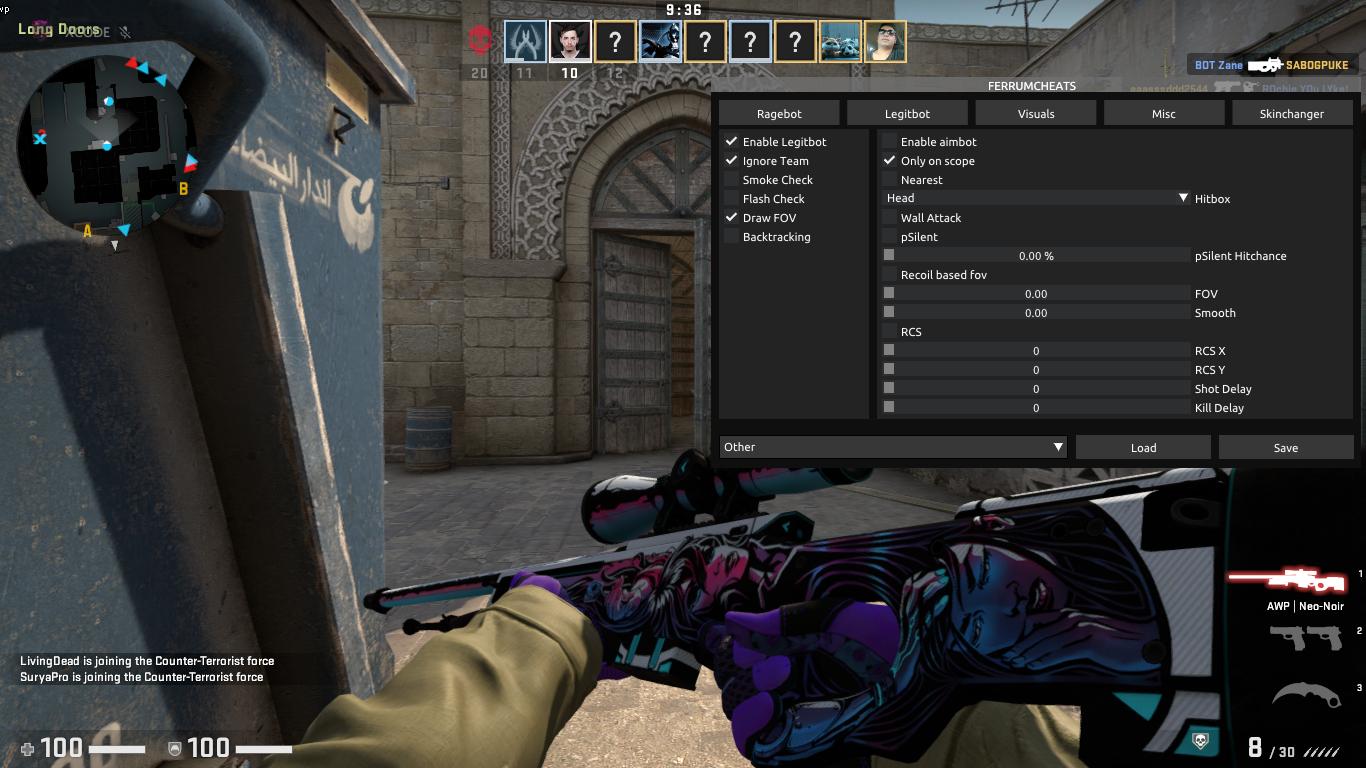The height and width of the screenshot is (768, 1366).
Task: Enable the Wall Attack checkbox
Action: tap(890, 218)
